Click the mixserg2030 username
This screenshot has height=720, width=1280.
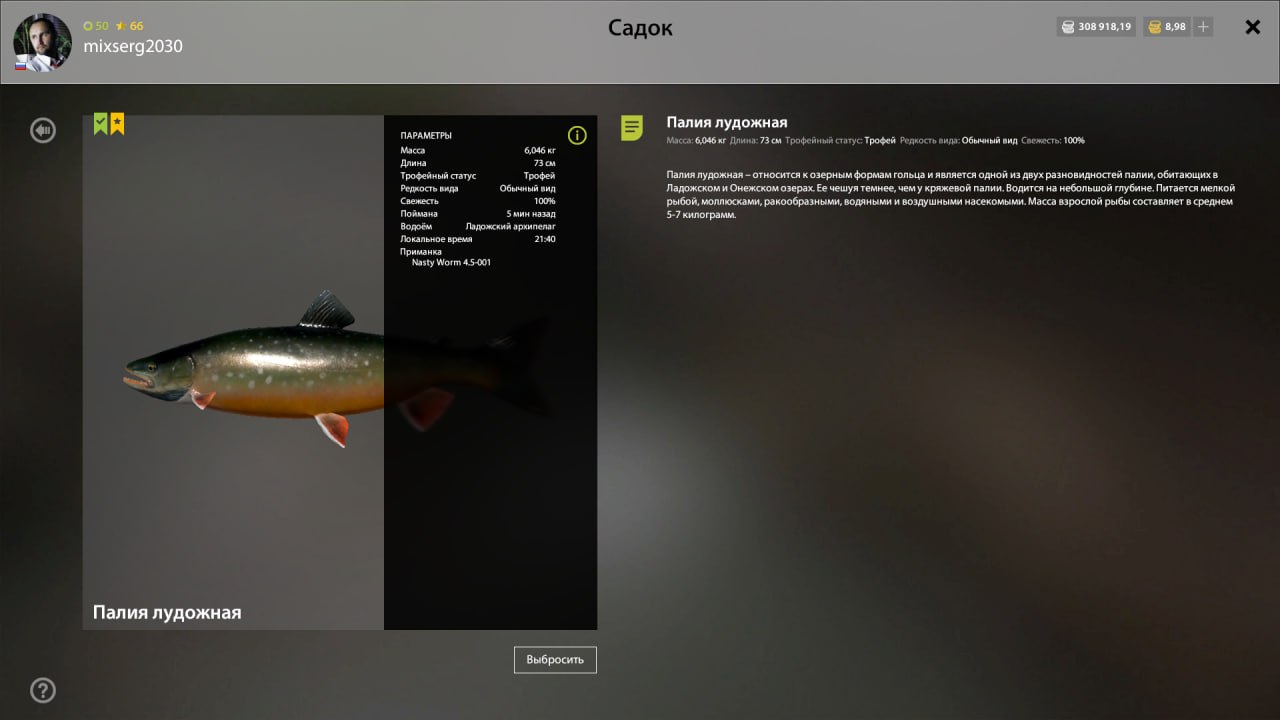[x=134, y=46]
